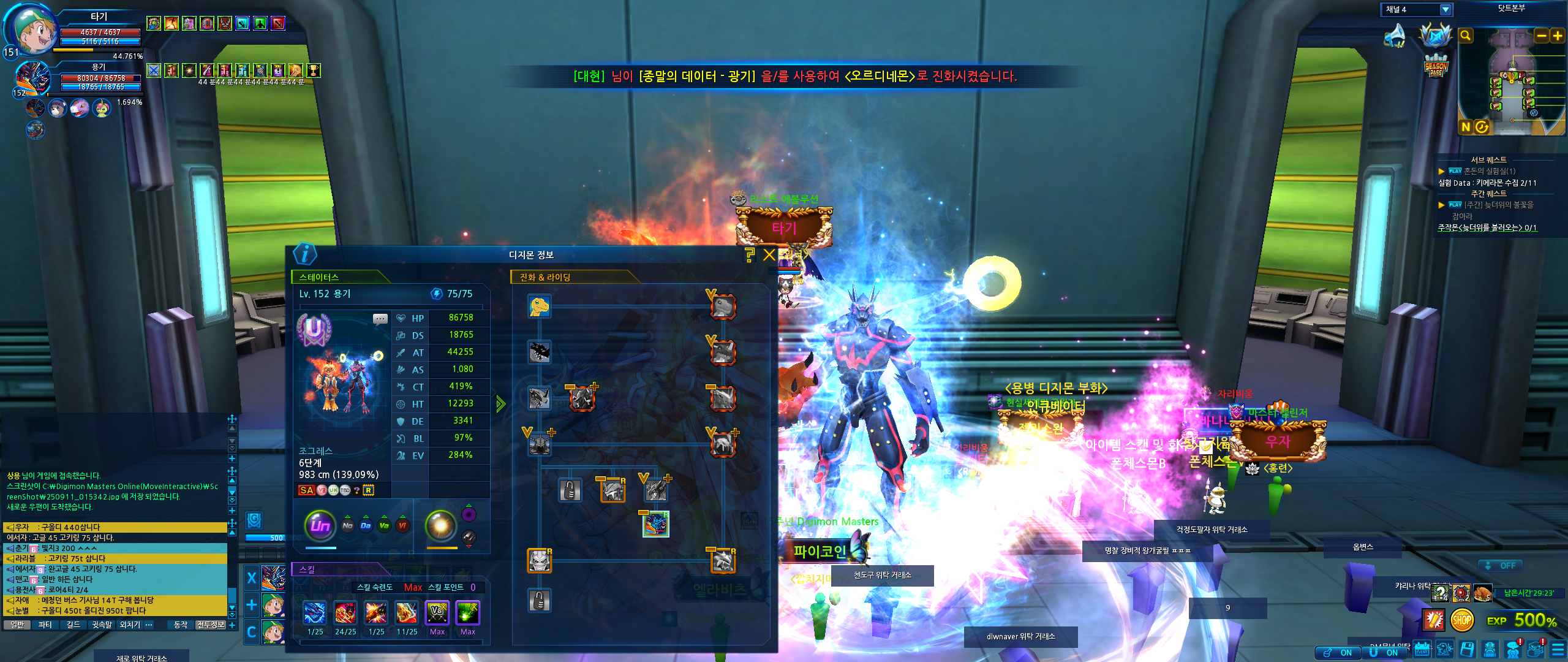
Task: Open the 전투정보 battle info tab
Action: tap(210, 625)
